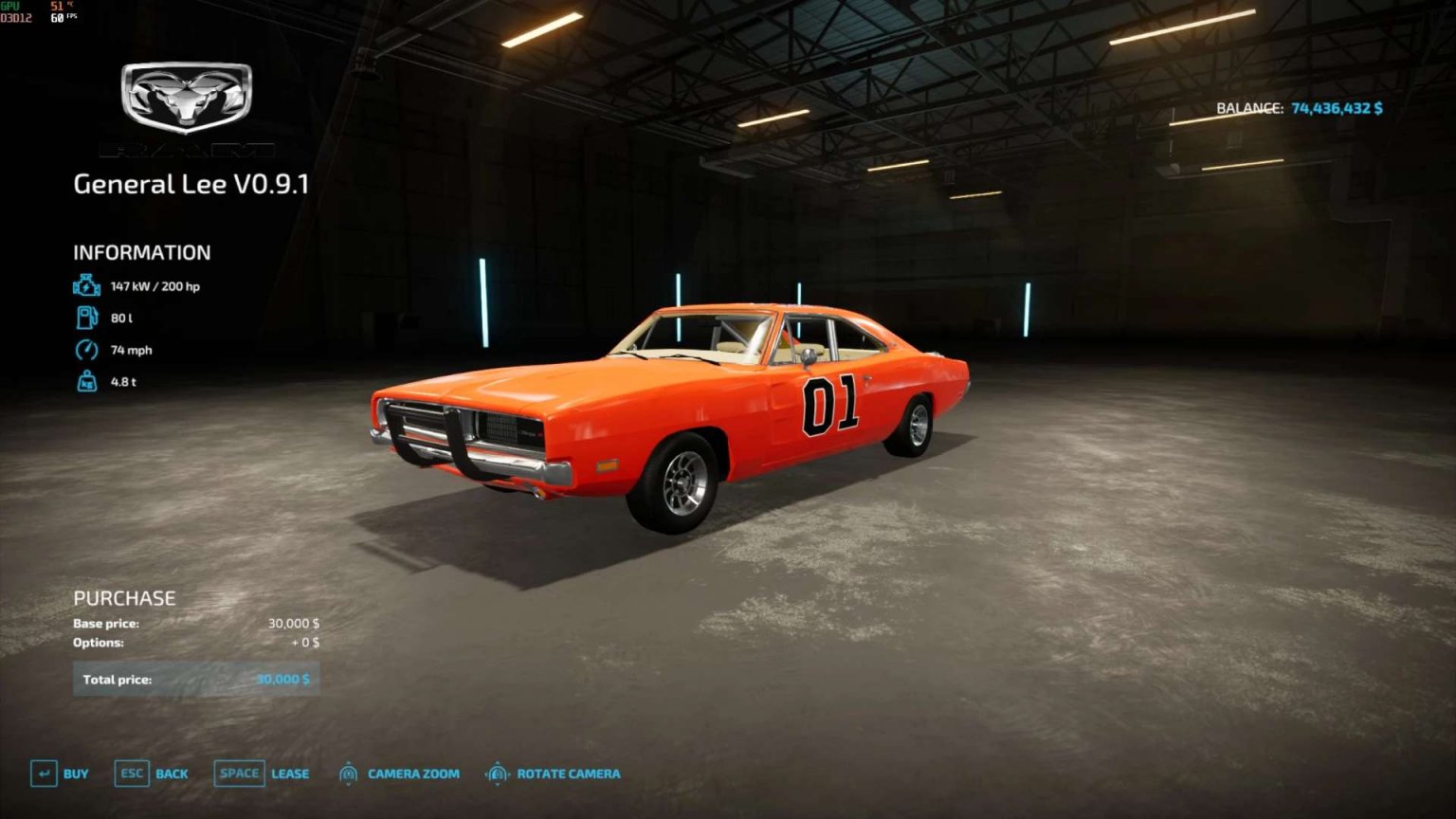Click the Enter key icon beside BUY
The image size is (1456, 819).
(x=42, y=773)
